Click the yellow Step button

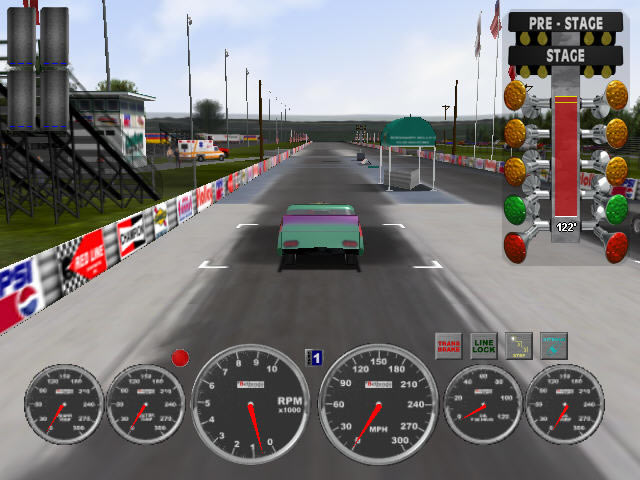518,346
